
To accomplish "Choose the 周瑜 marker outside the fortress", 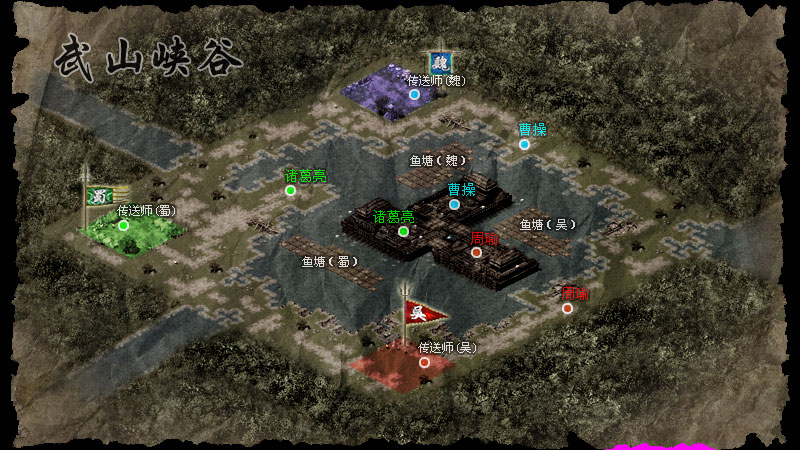I will [x=567, y=308].
